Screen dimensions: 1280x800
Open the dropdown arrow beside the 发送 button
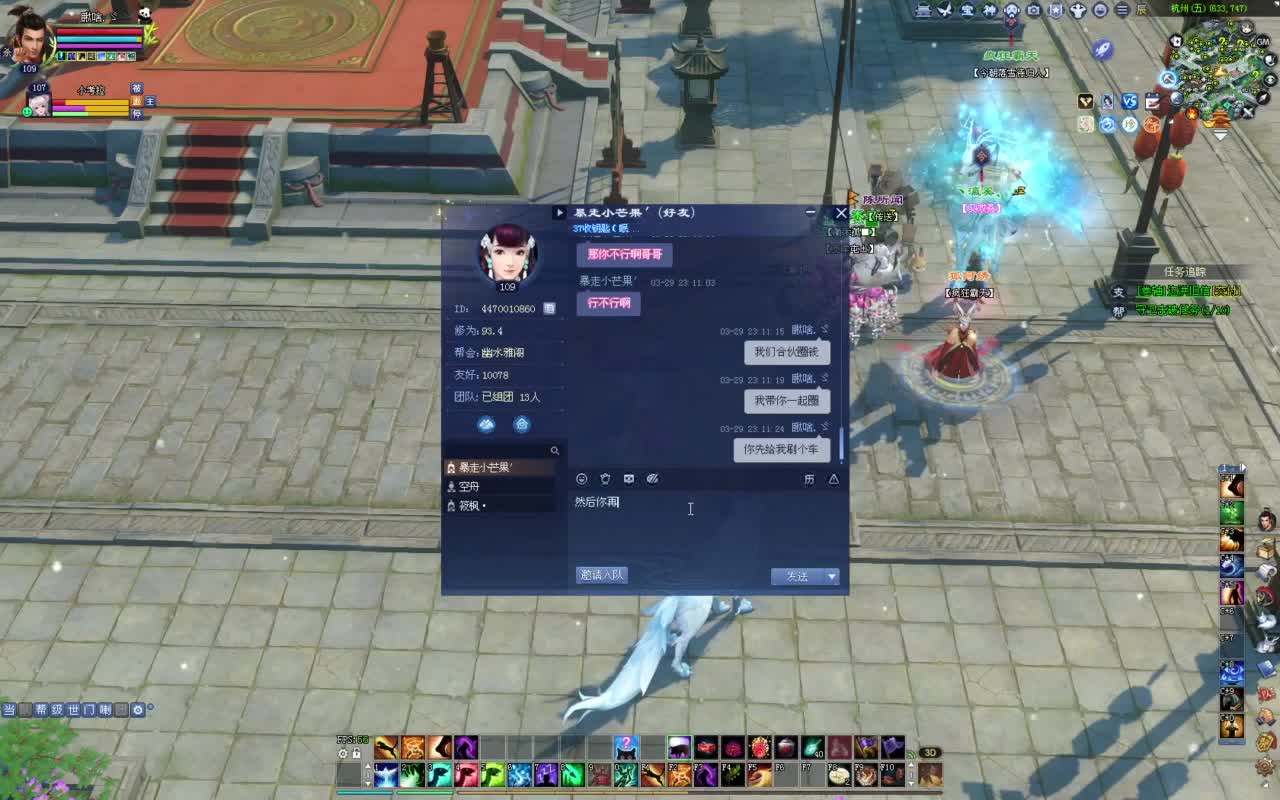832,576
